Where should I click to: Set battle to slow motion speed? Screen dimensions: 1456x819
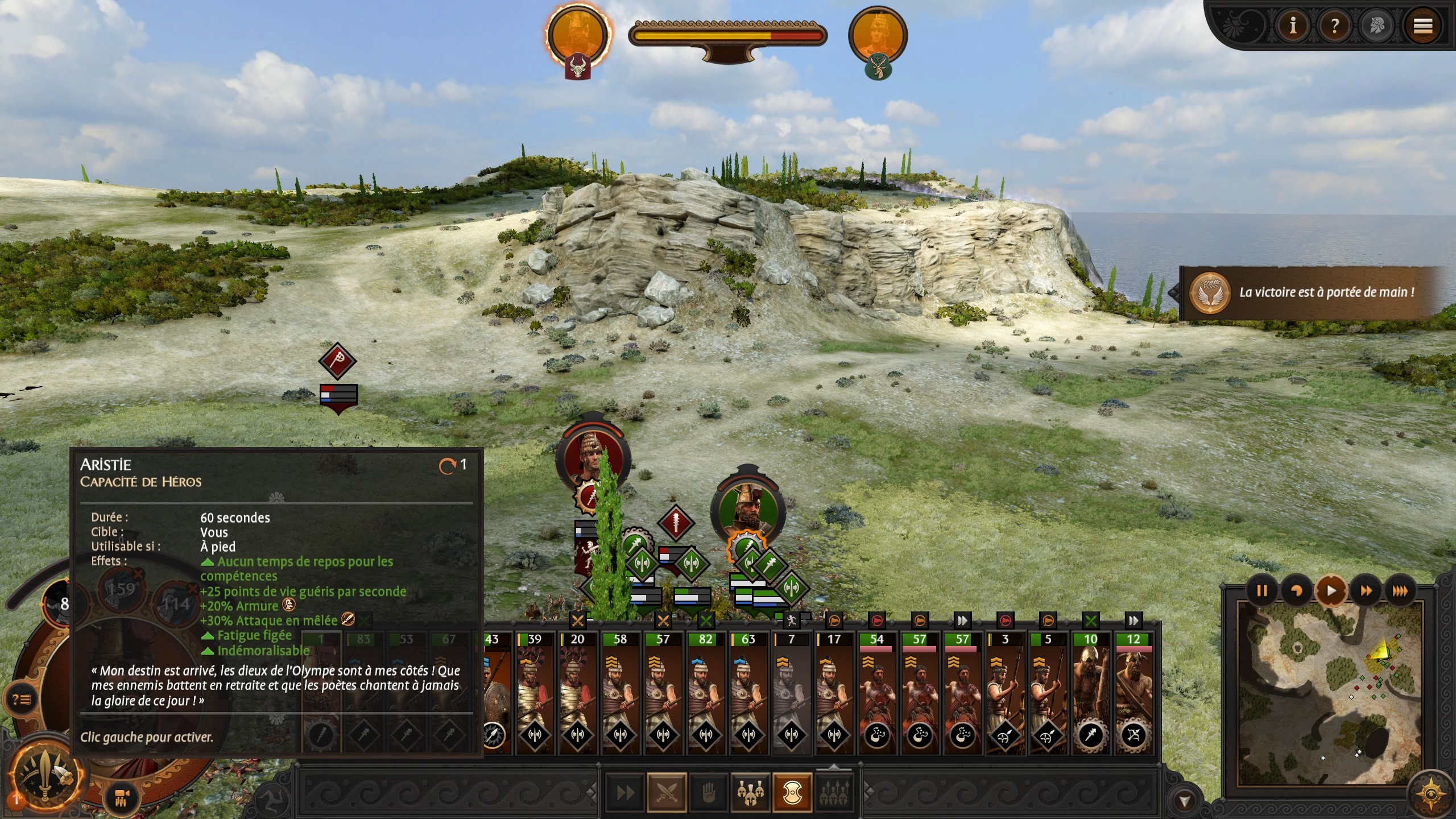pyautogui.click(x=1296, y=591)
